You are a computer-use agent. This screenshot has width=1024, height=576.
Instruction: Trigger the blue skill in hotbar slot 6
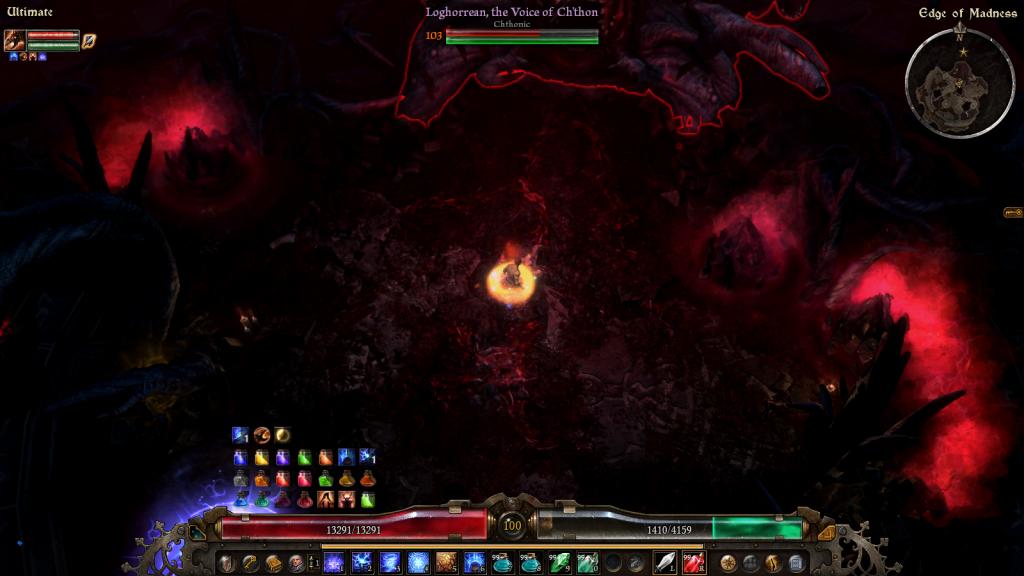474,562
